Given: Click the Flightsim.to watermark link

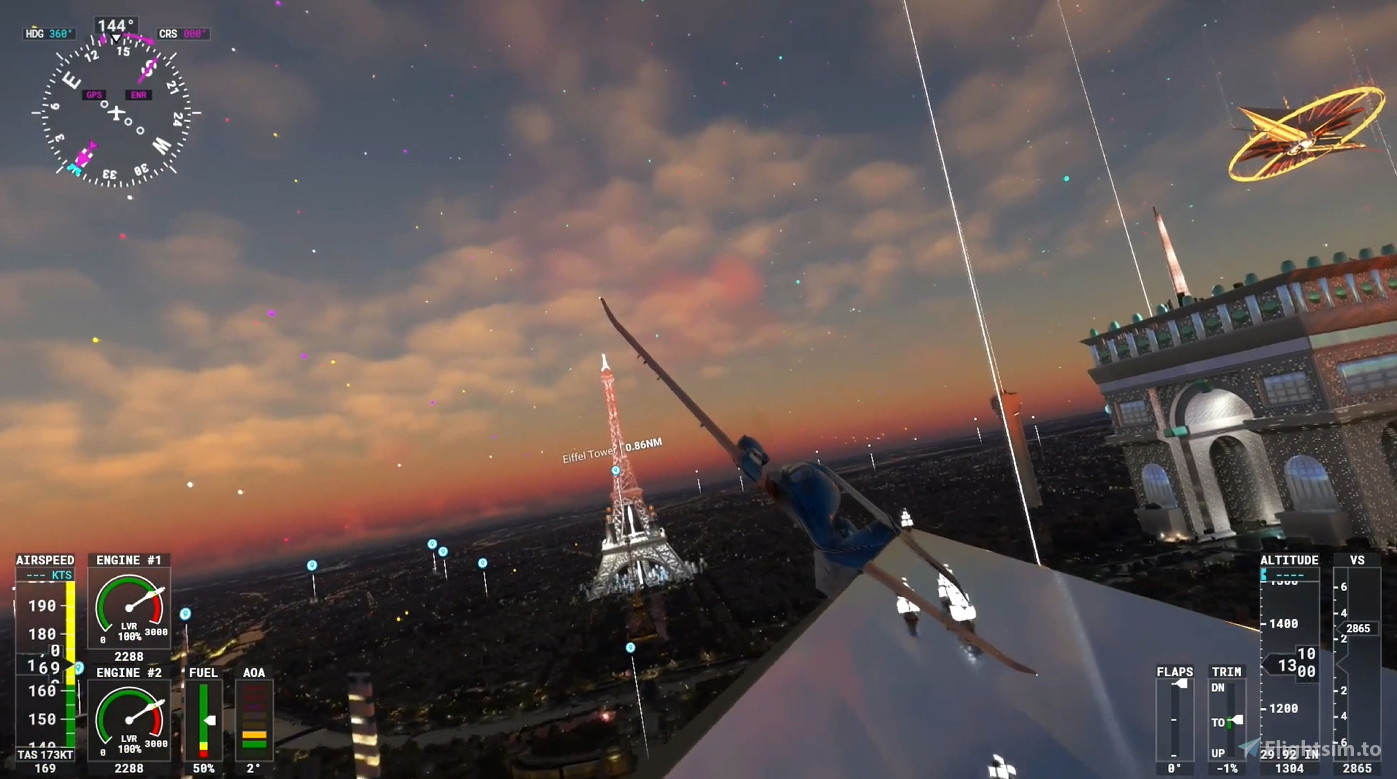Looking at the screenshot, I should 1322,747.
